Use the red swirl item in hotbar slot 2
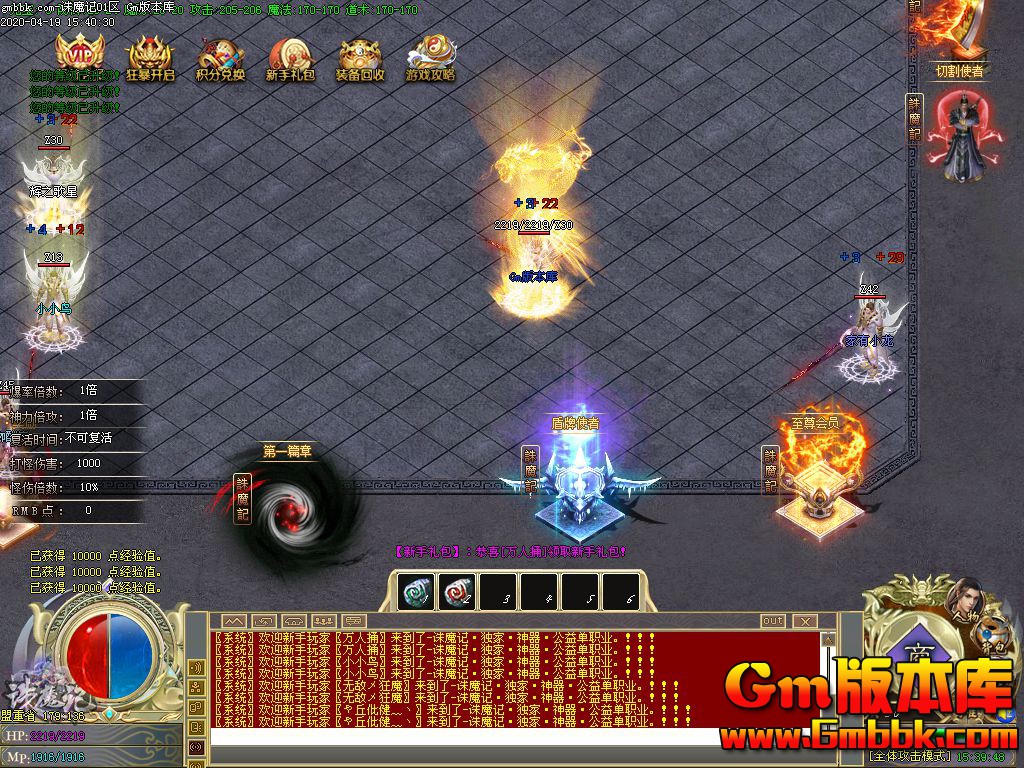The width and height of the screenshot is (1024, 768). (x=458, y=592)
